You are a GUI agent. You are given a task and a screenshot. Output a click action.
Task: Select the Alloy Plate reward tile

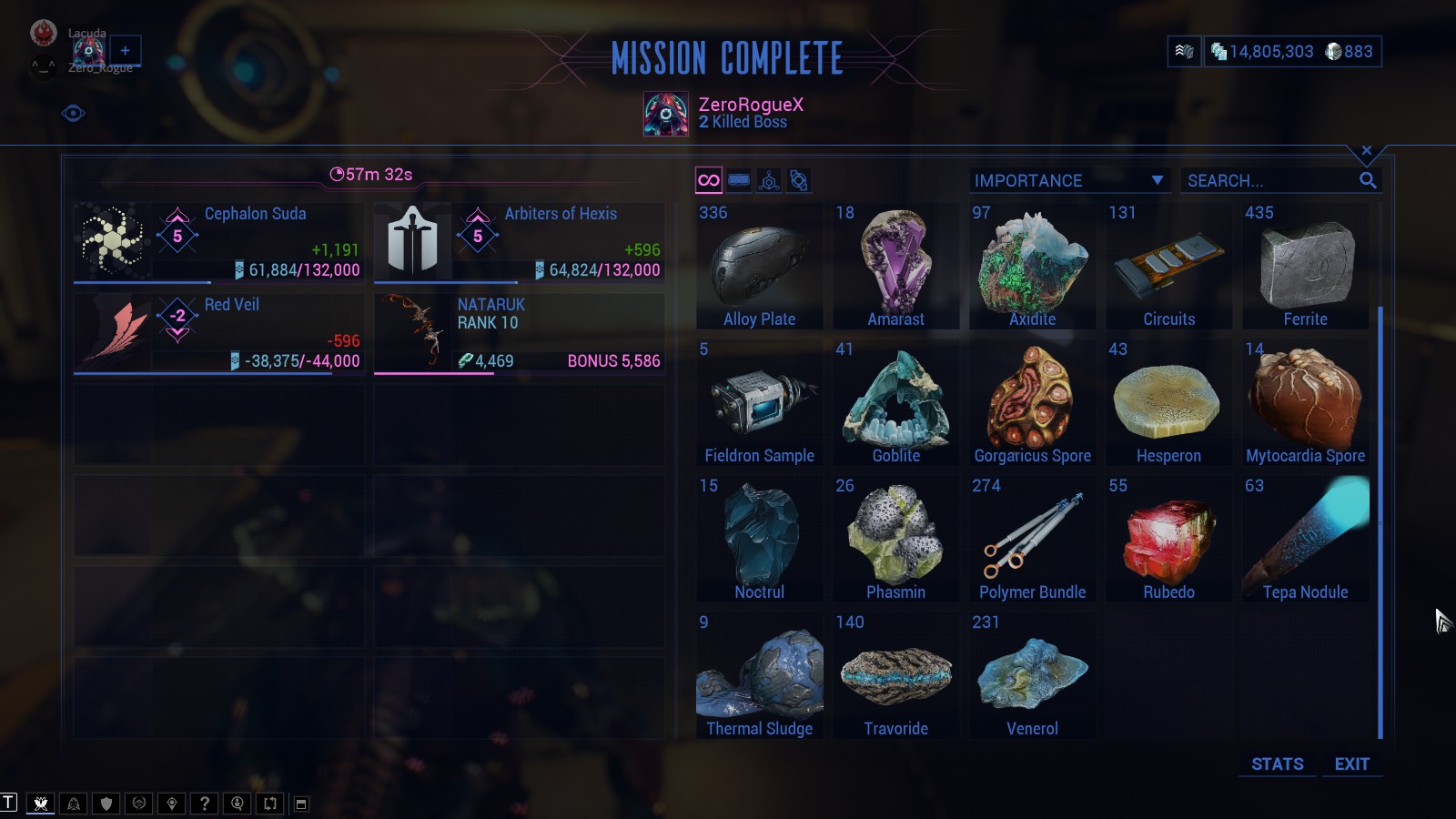[760, 266]
